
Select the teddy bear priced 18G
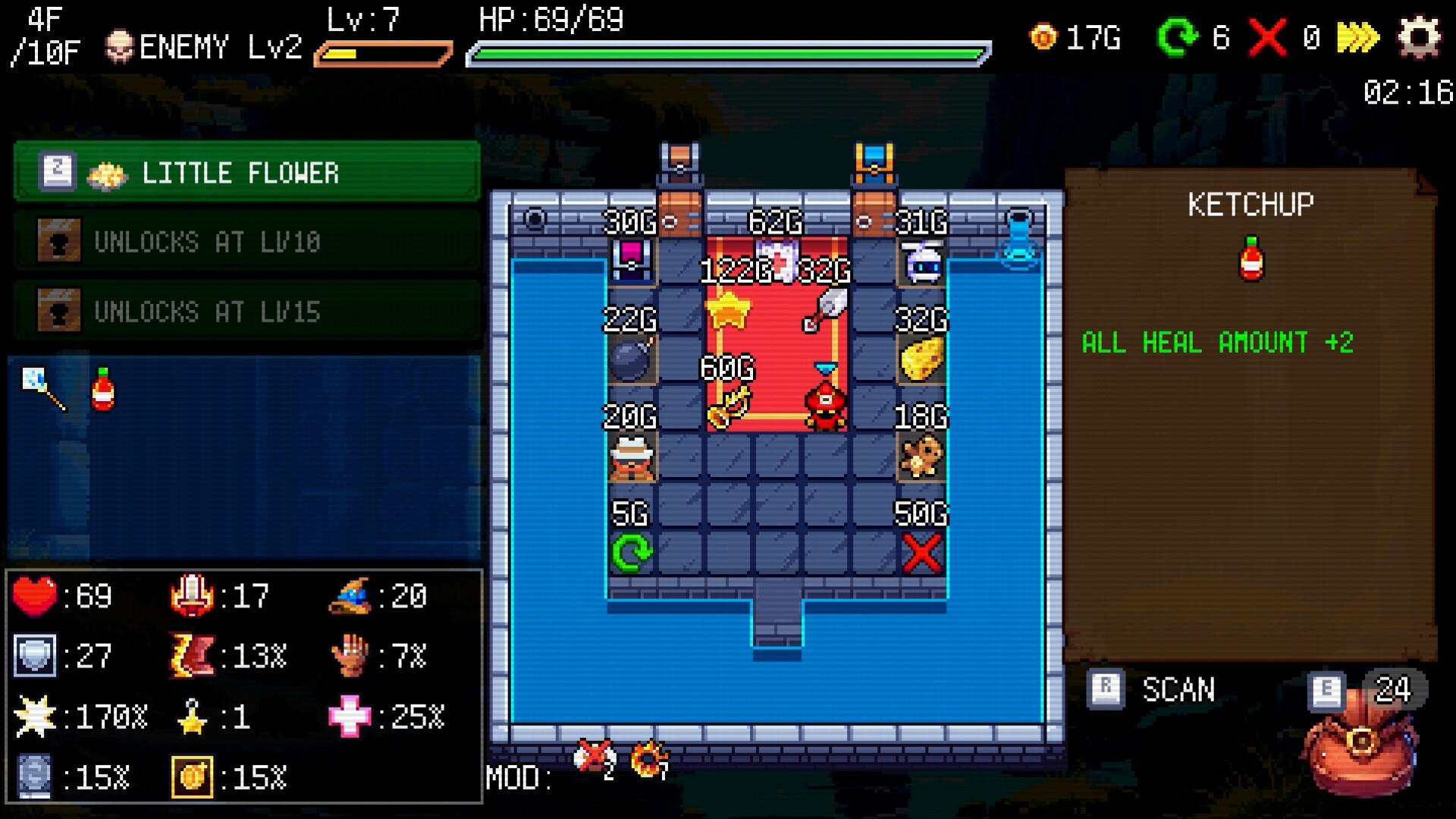(x=920, y=455)
